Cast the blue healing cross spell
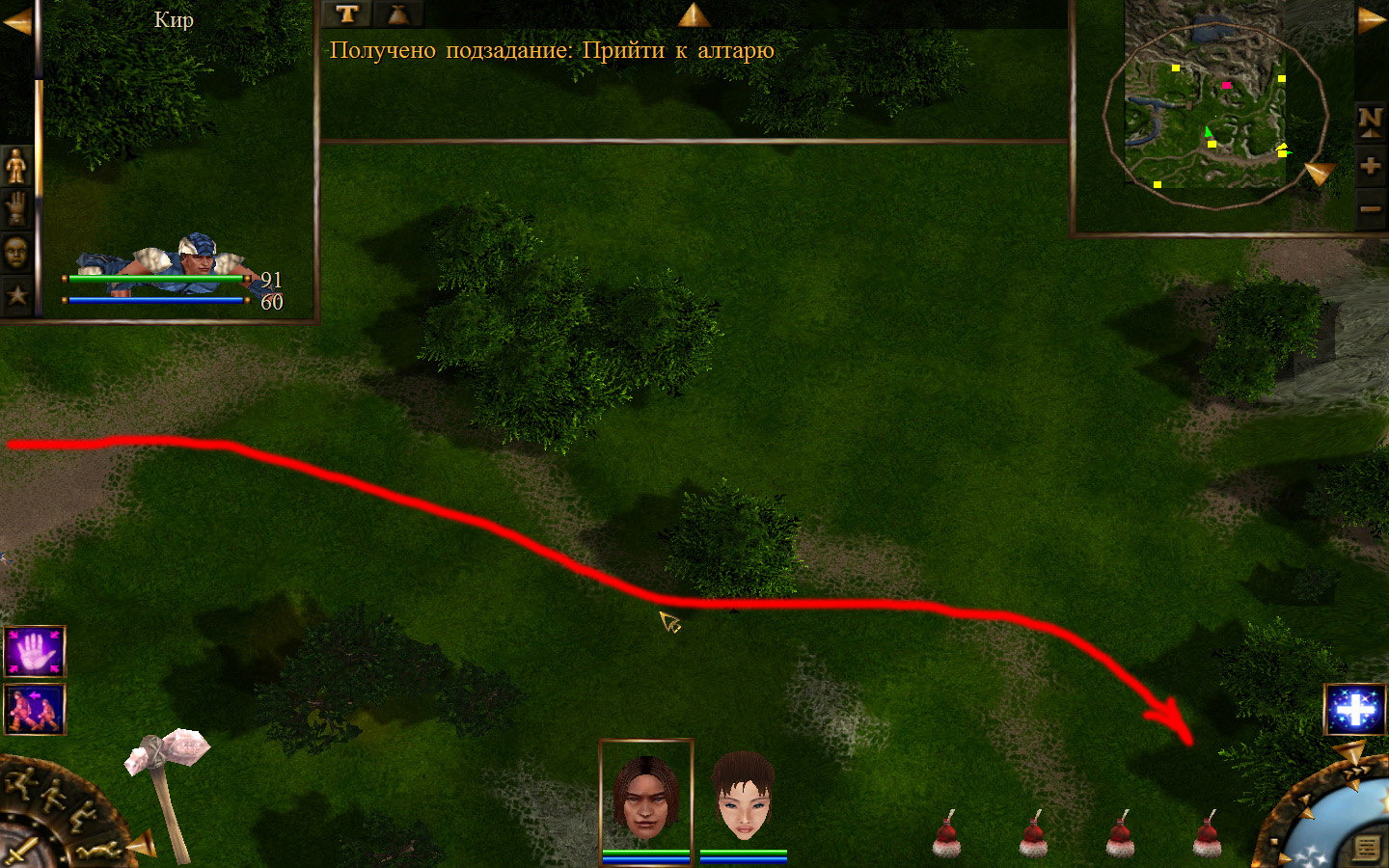Screen dimensions: 1389x868 (x=1354, y=710)
